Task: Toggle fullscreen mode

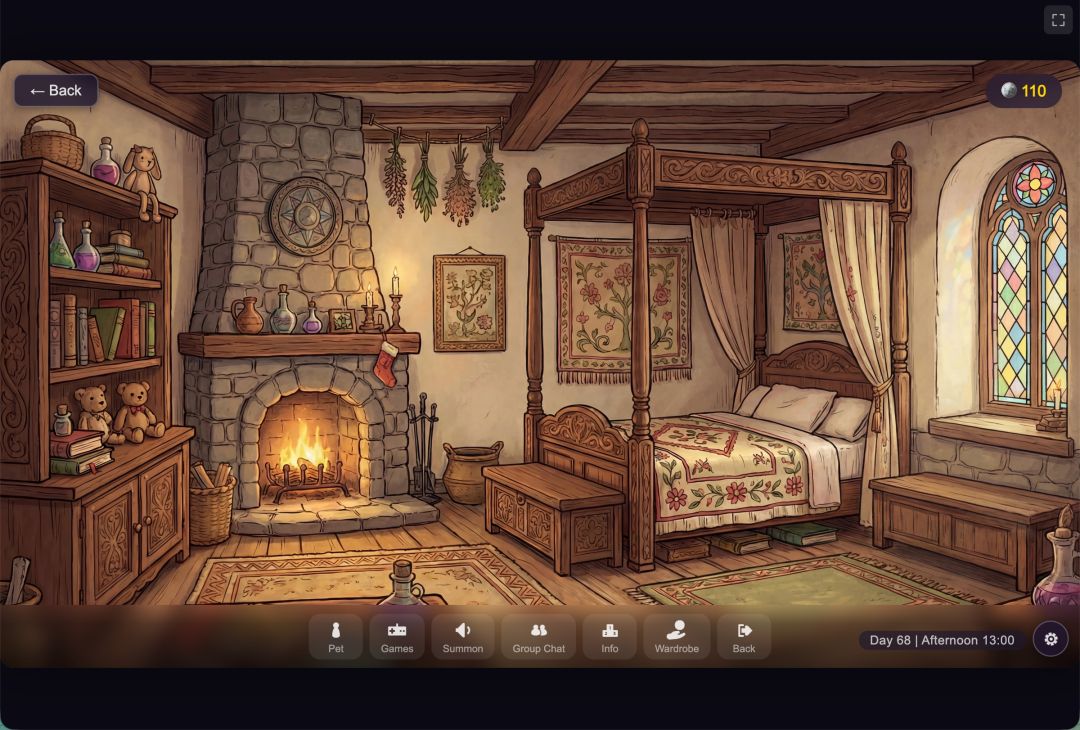Action: coord(1058,20)
